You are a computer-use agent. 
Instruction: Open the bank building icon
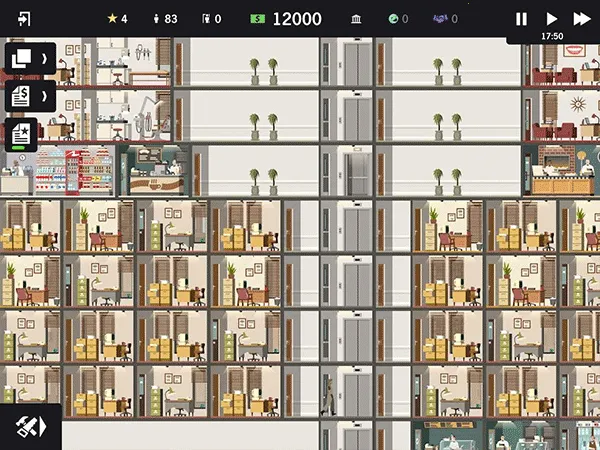pos(358,19)
